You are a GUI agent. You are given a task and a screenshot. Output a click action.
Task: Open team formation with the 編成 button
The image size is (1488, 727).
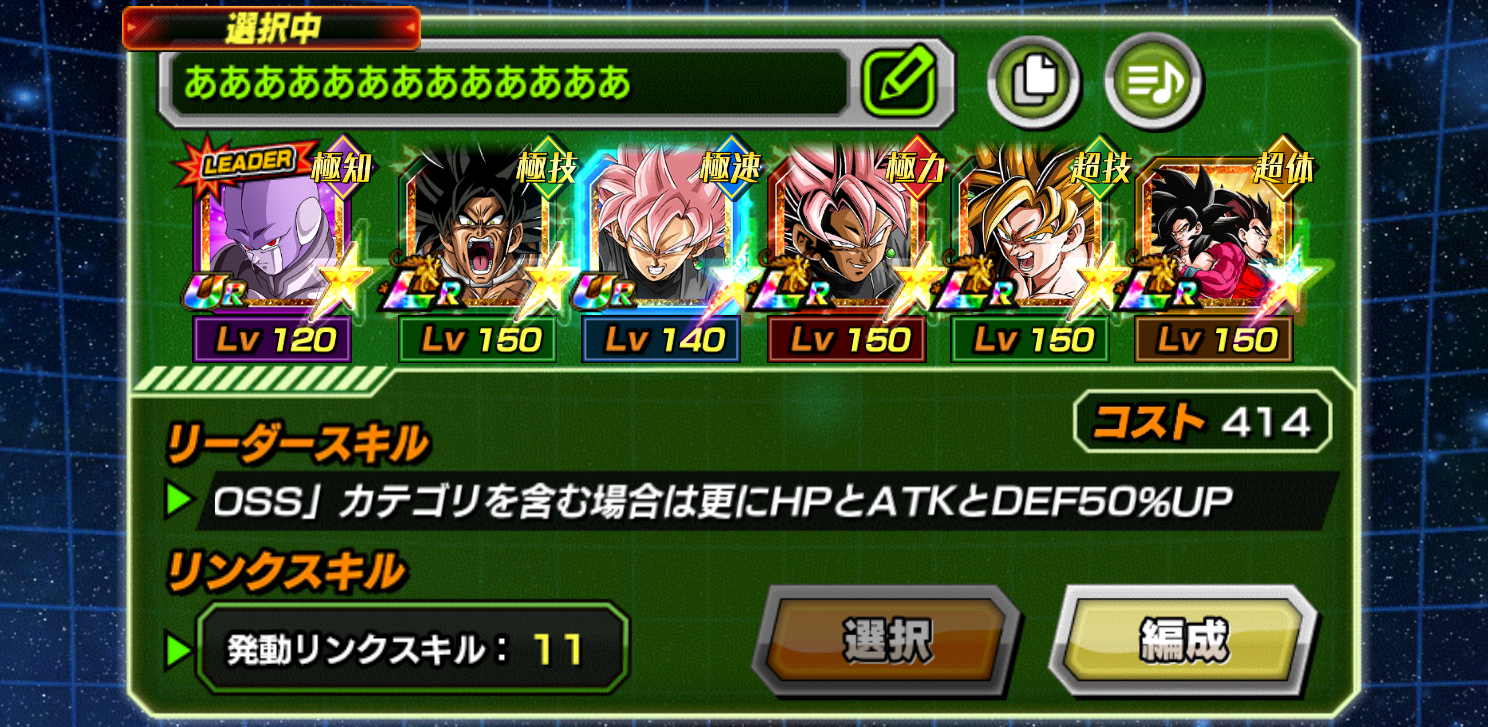pos(1184,638)
